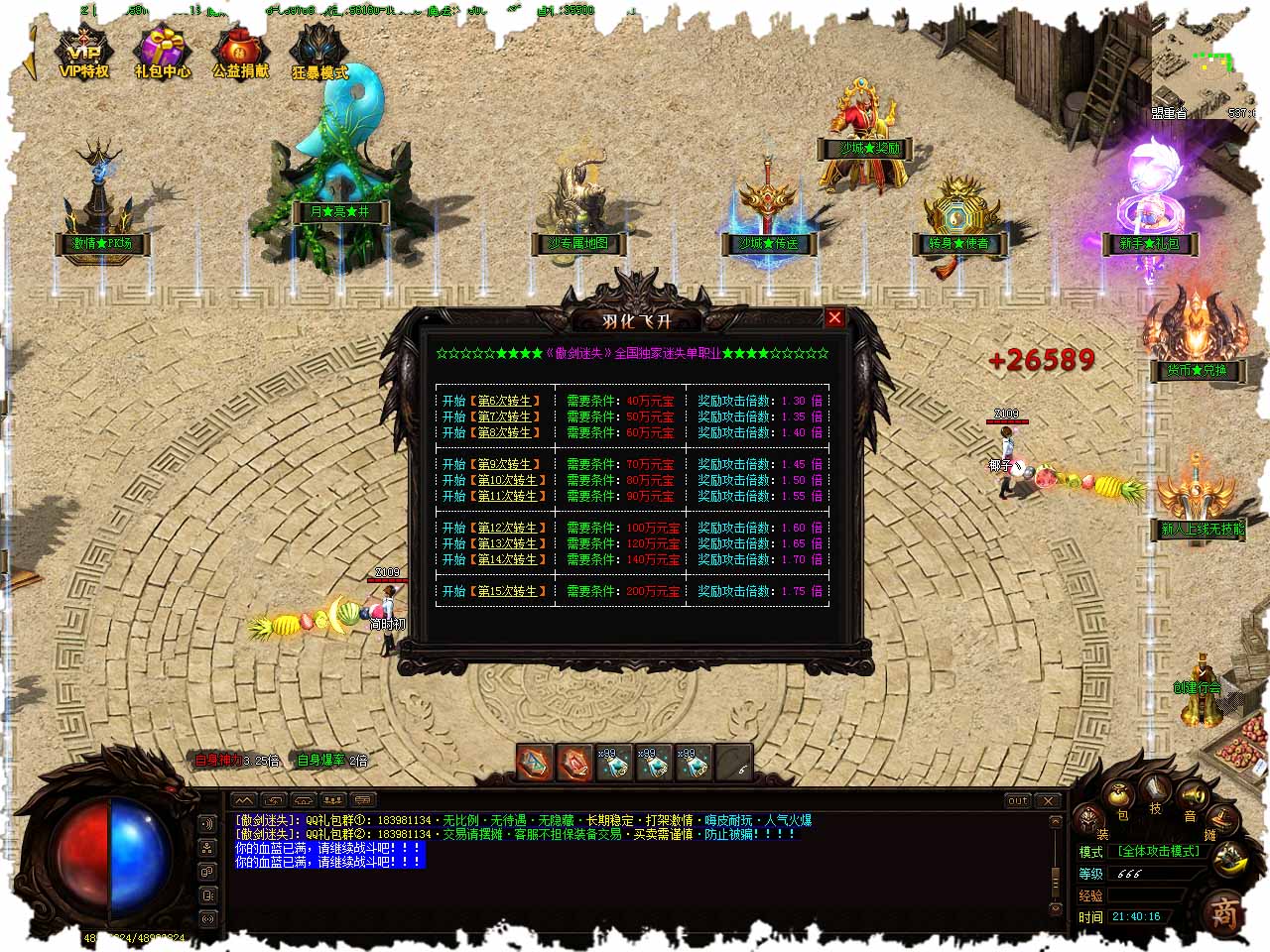Start the 第6次转生 rebirth option
Image resolution: width=1270 pixels, height=952 pixels.
[x=508, y=402]
